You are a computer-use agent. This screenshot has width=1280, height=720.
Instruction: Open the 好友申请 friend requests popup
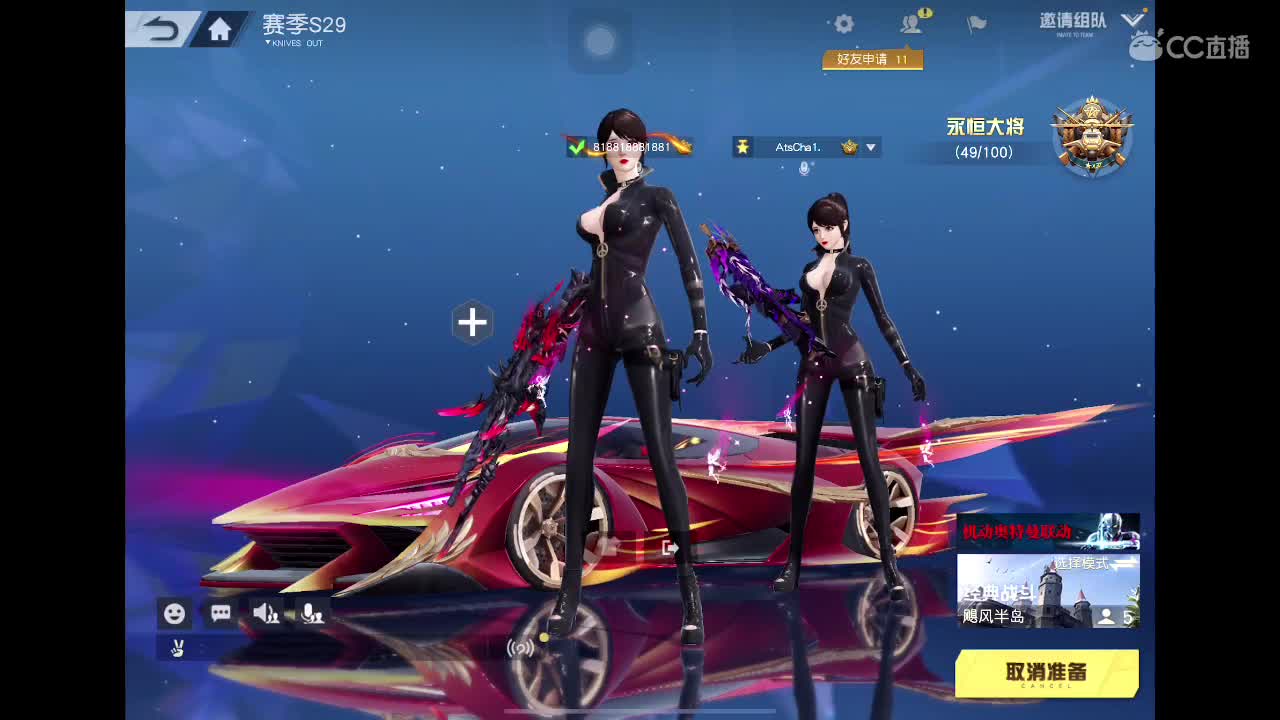[x=872, y=59]
